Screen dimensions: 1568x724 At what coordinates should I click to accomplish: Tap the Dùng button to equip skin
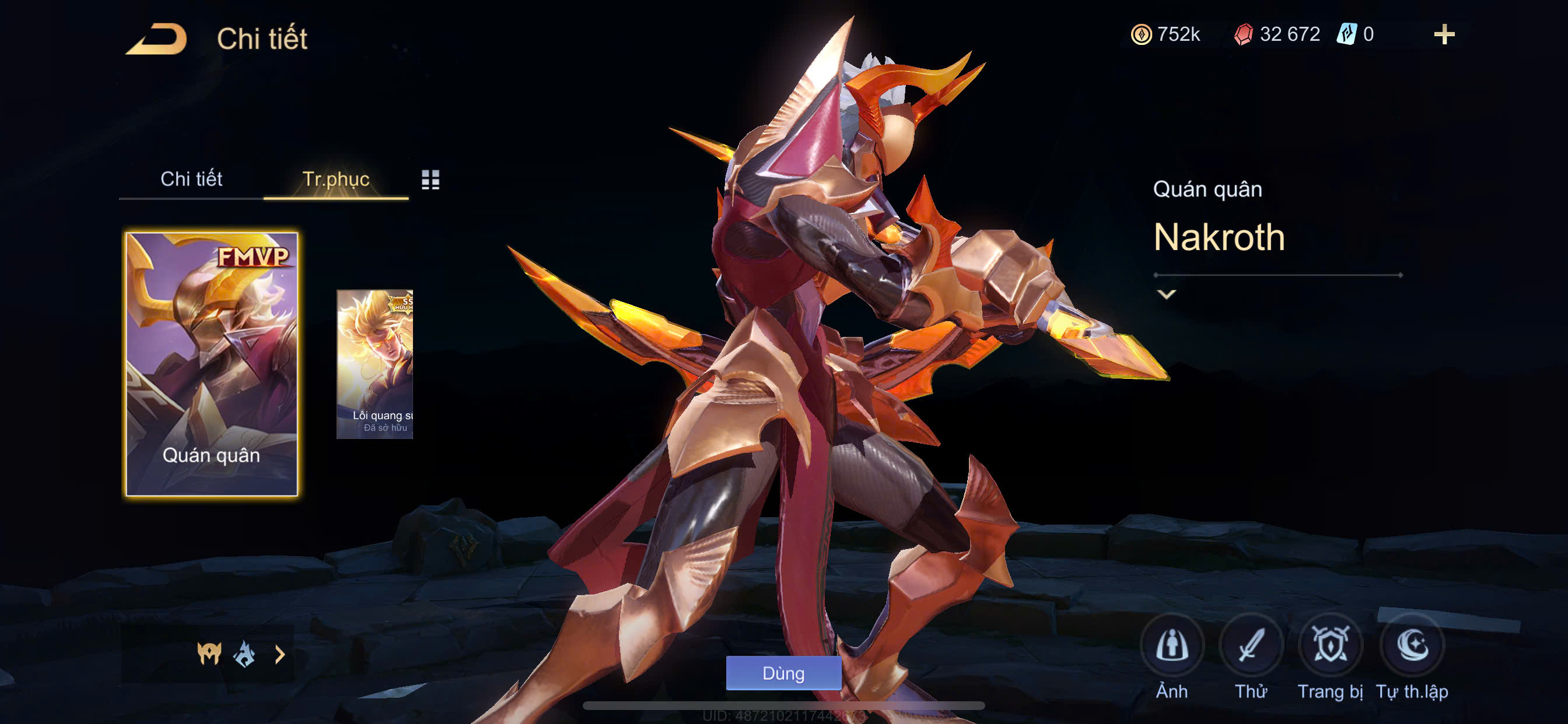(x=783, y=673)
